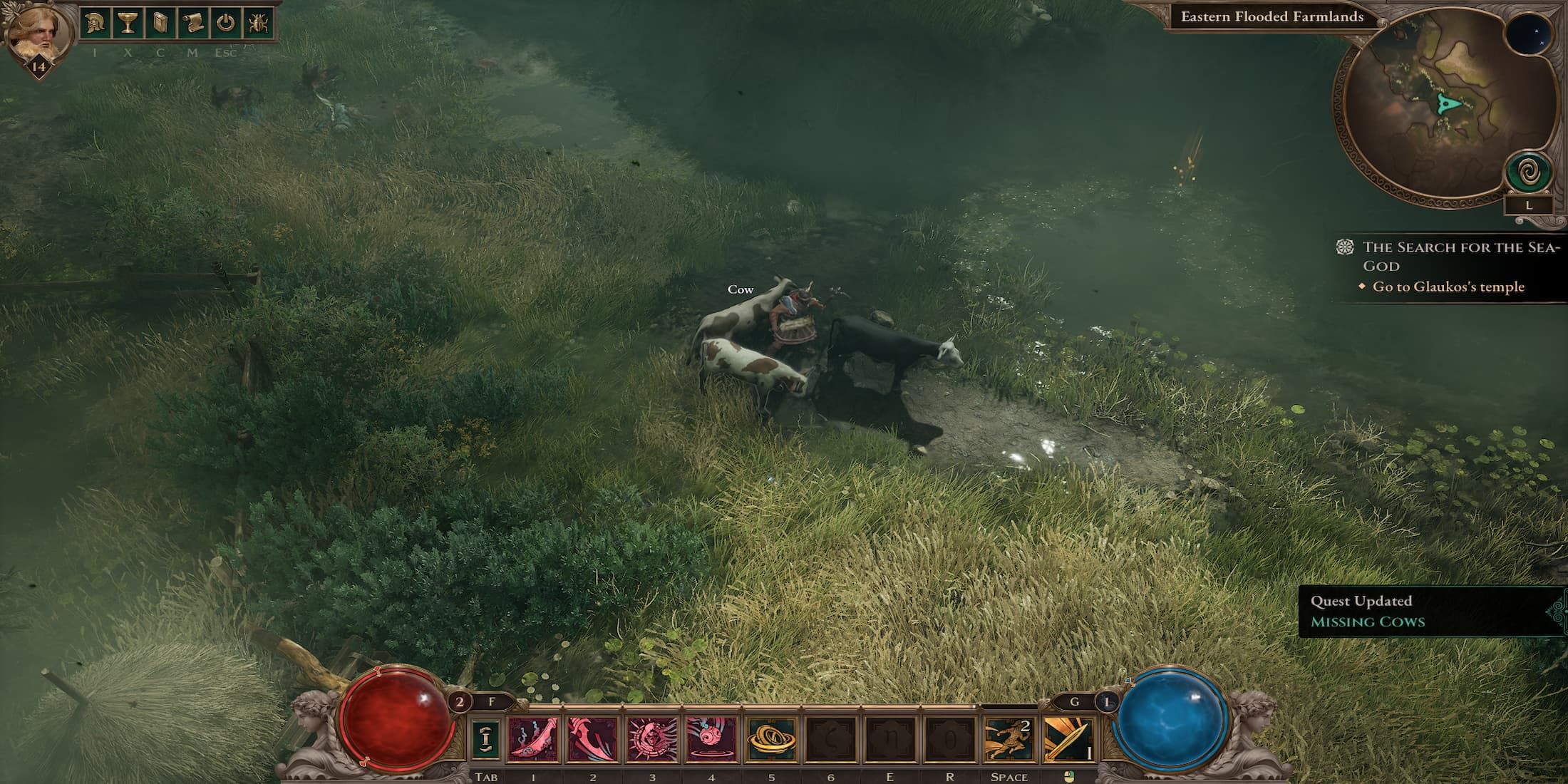Activate the hooded figure skill
Viewport: 1568px width, 784px height.
coord(652,739)
